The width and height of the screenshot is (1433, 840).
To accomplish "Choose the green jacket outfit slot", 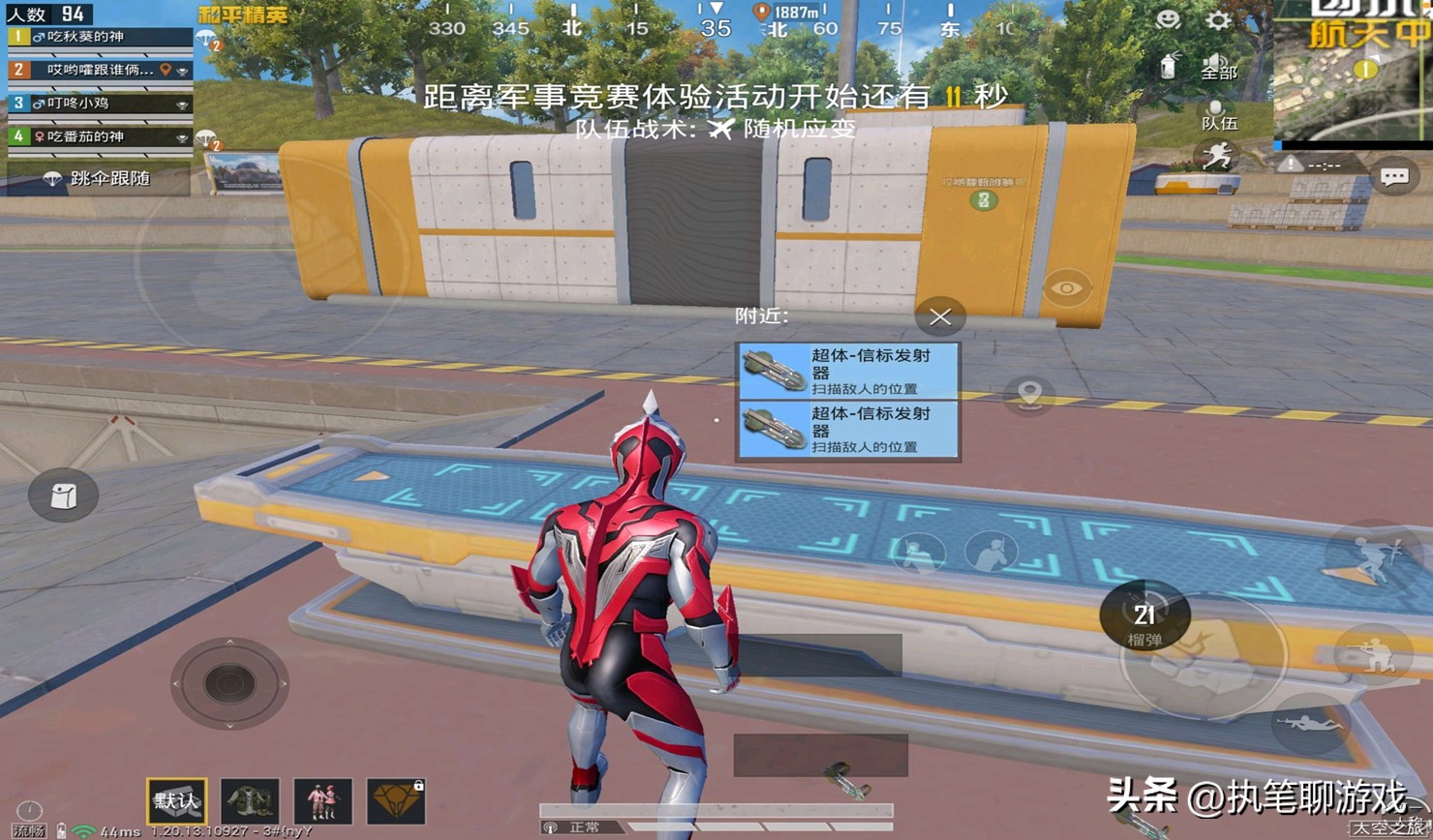I will 250,801.
